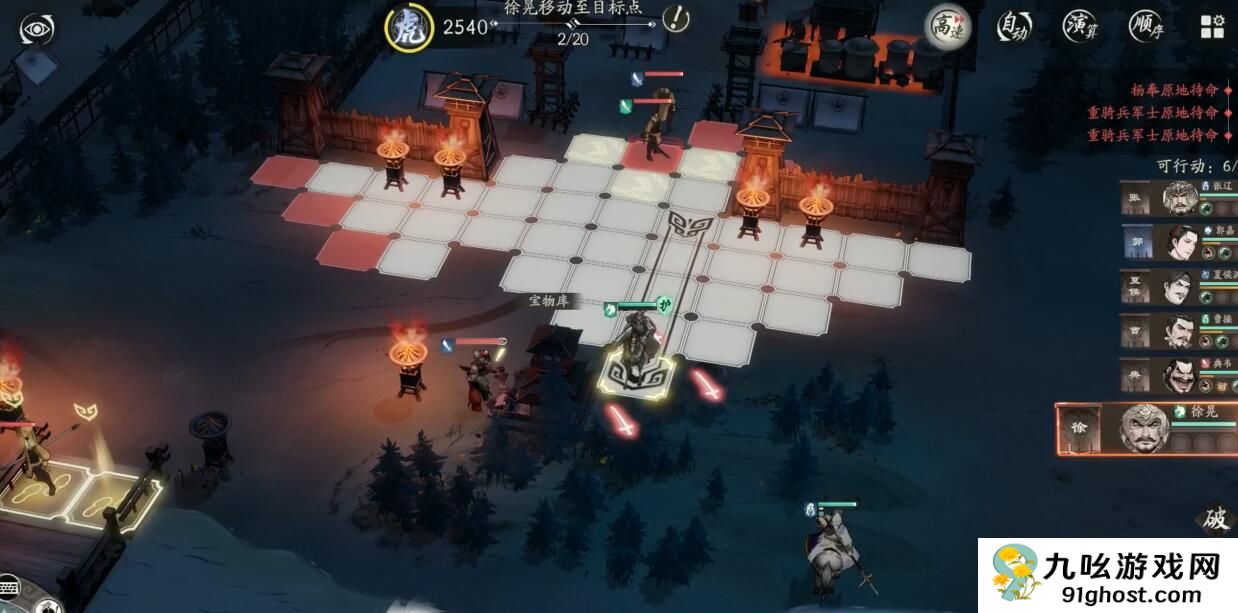The height and width of the screenshot is (613, 1238).
Task: Pick 曹操 from the unit list
Action: 1180,331
